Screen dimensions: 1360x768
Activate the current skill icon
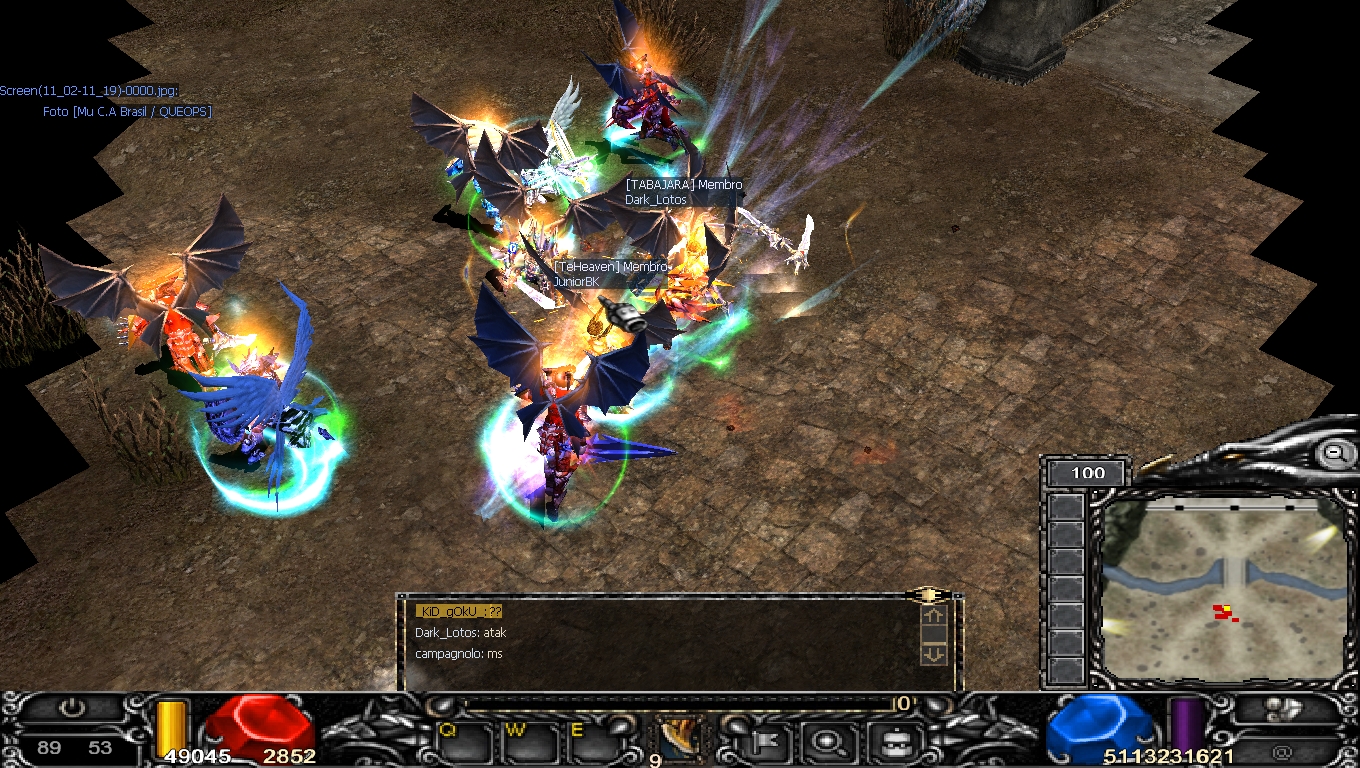pyautogui.click(x=680, y=738)
